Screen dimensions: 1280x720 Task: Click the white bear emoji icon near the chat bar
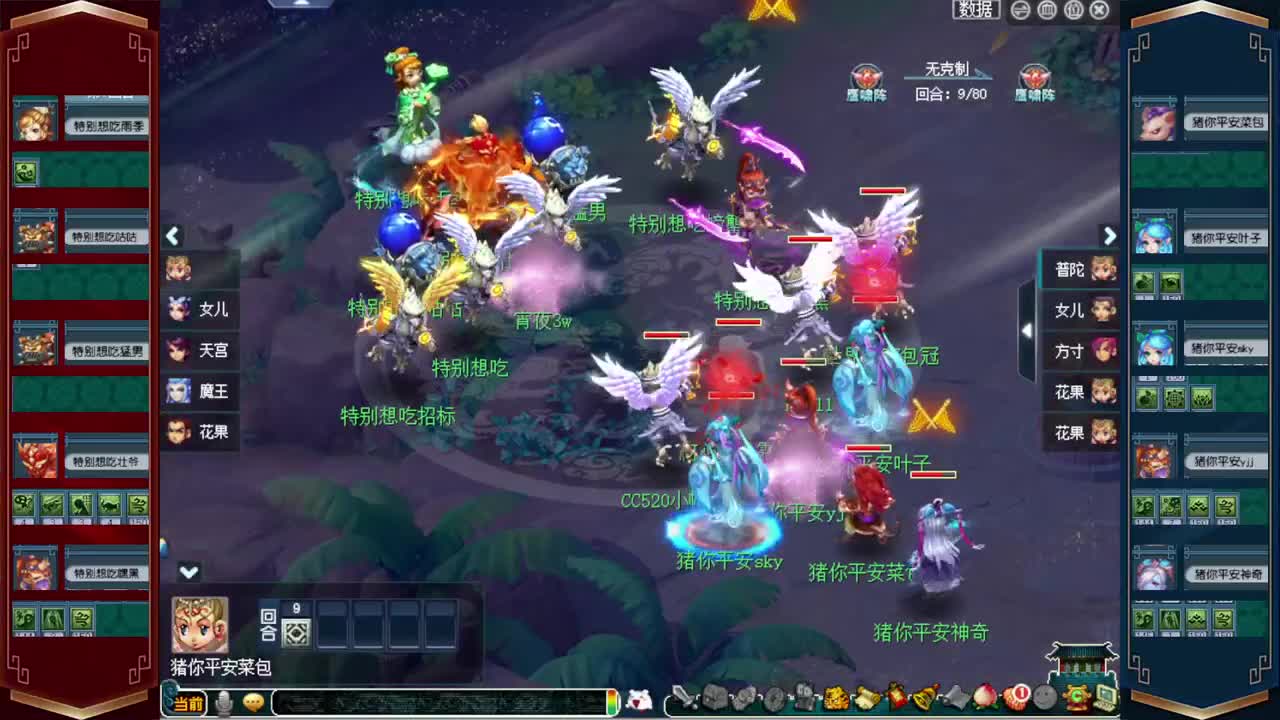638,700
